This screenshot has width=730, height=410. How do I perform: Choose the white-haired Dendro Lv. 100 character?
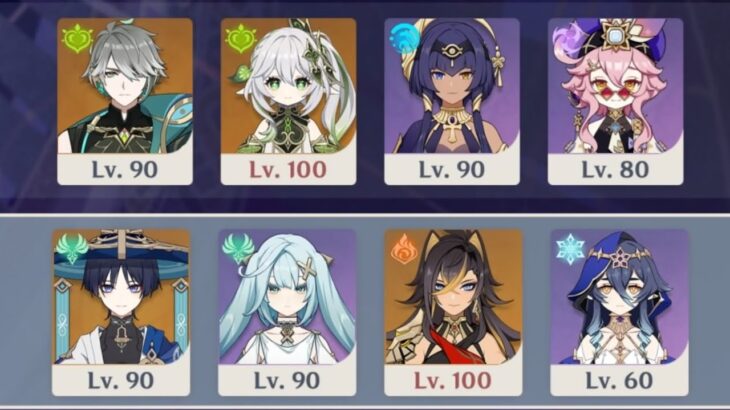click(289, 100)
